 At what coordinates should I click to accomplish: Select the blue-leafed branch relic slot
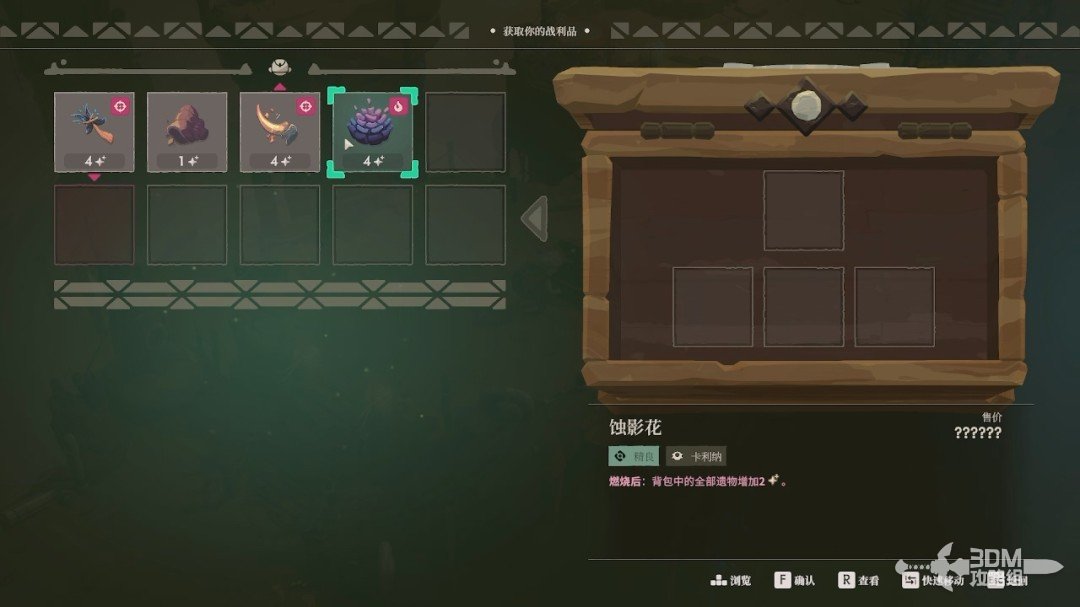pyautogui.click(x=94, y=132)
